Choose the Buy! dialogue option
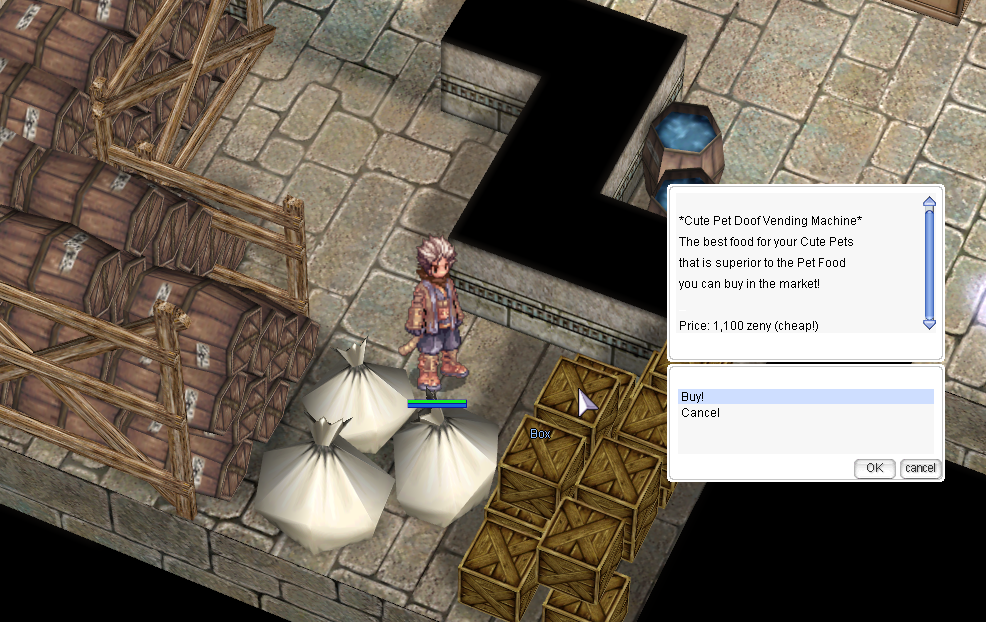The width and height of the screenshot is (986, 622). click(693, 397)
